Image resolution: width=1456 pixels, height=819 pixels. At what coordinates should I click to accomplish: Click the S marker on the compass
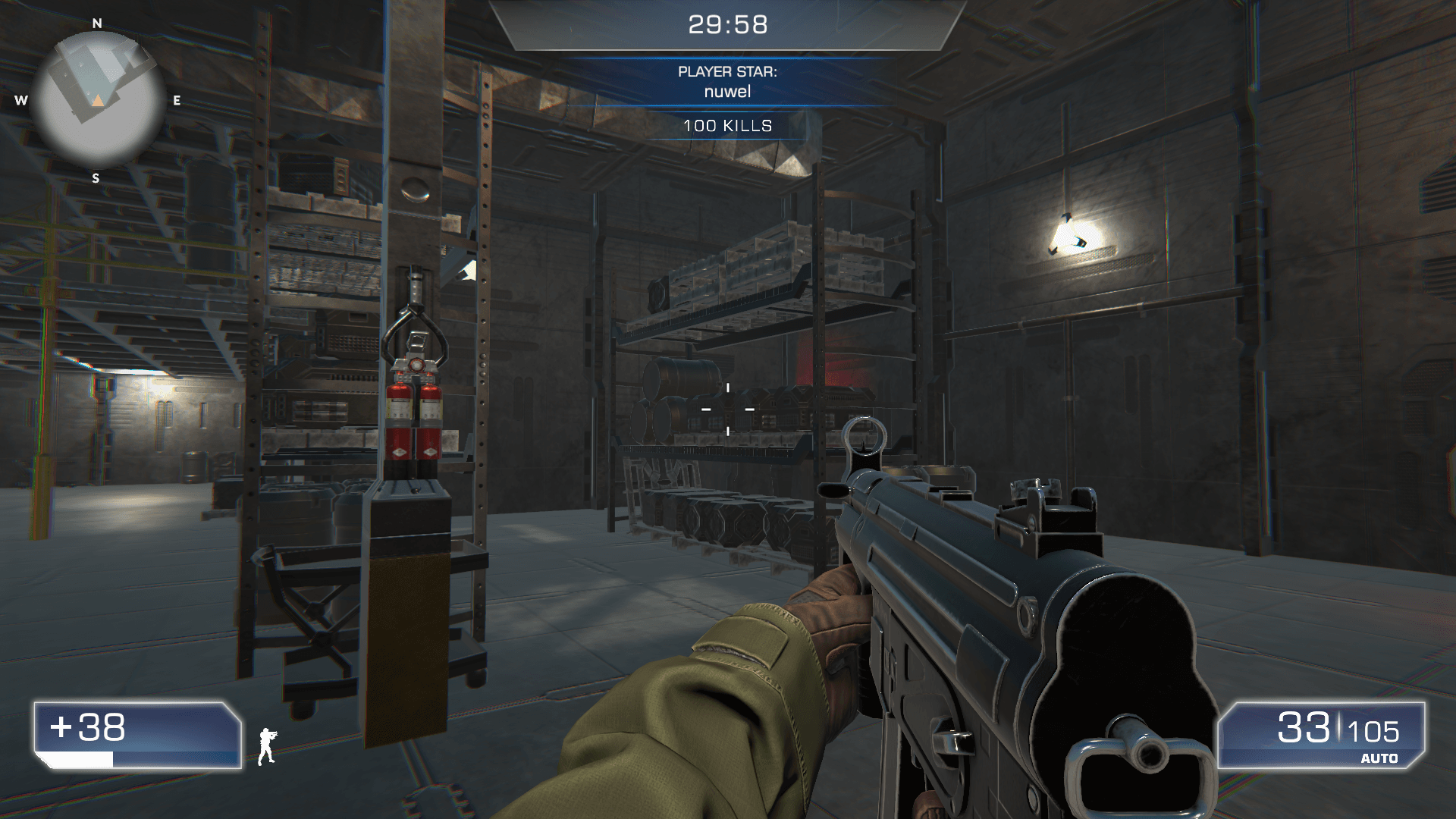96,180
